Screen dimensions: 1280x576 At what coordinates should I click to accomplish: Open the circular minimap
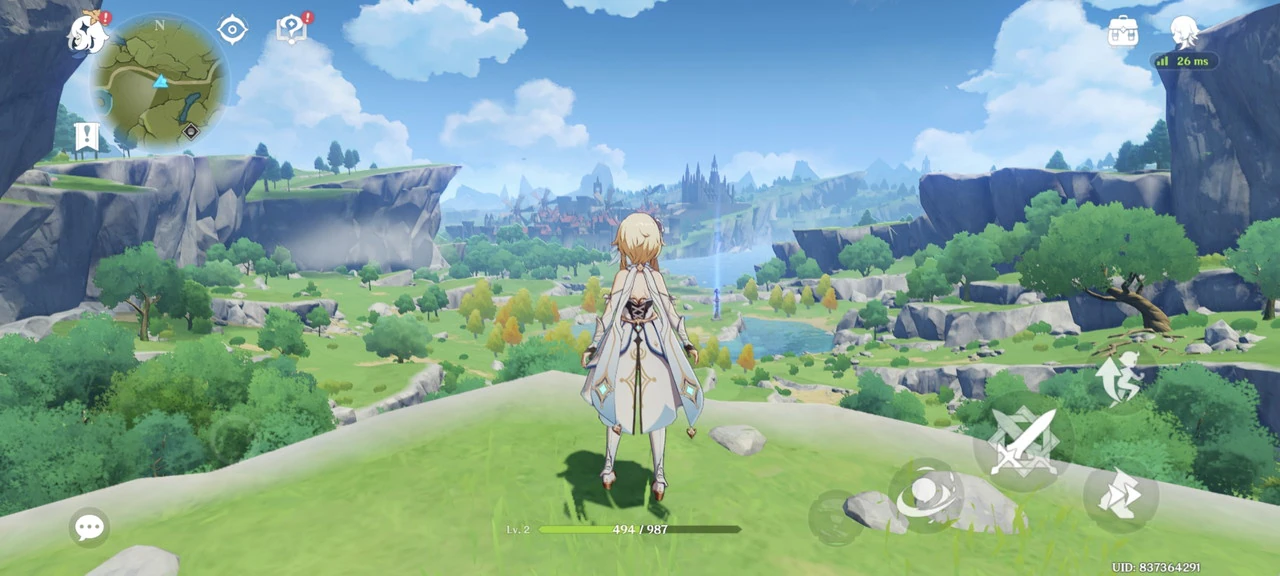click(x=160, y=82)
